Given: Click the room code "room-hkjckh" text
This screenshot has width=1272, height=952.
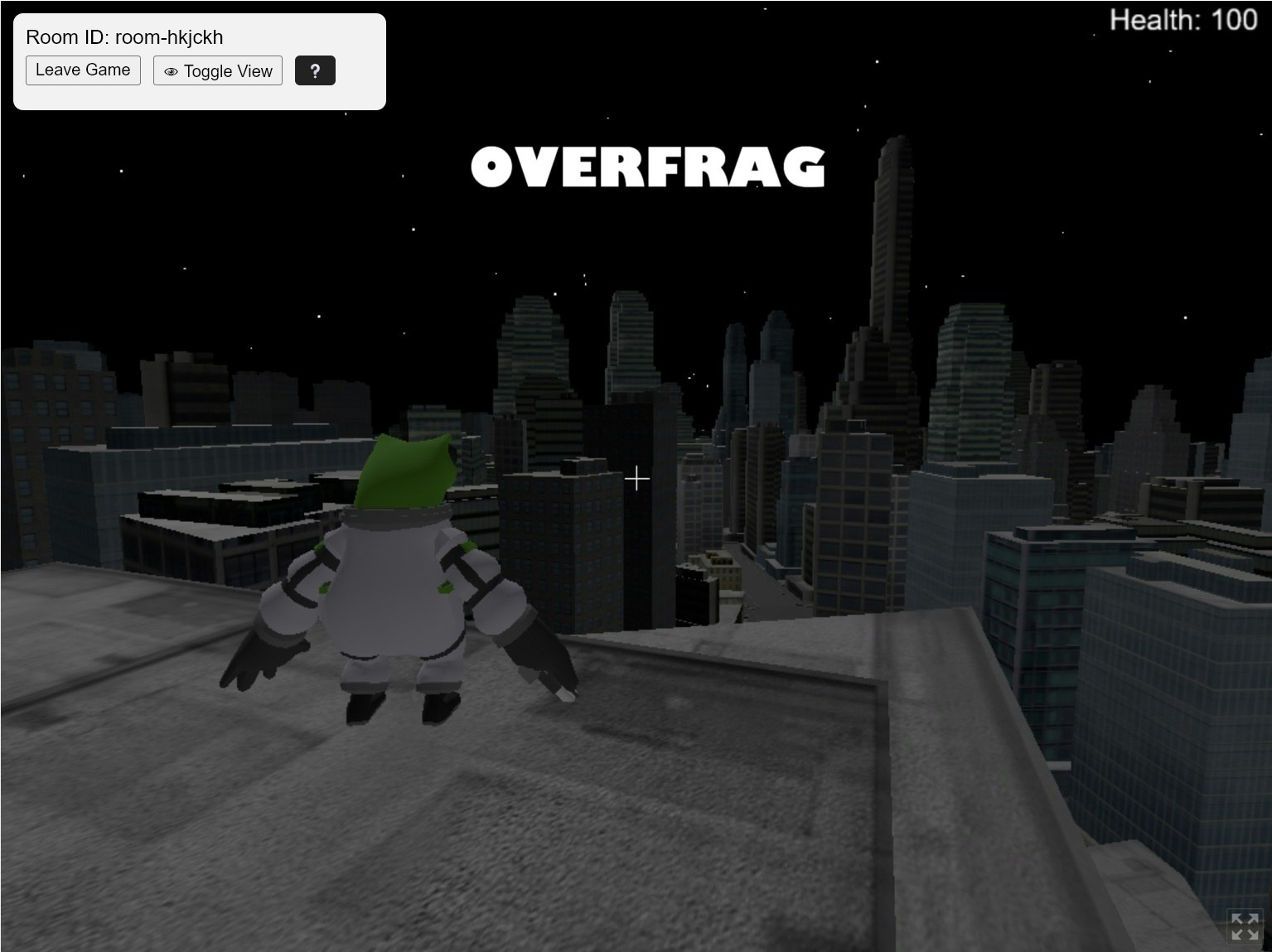Looking at the screenshot, I should click(x=169, y=36).
